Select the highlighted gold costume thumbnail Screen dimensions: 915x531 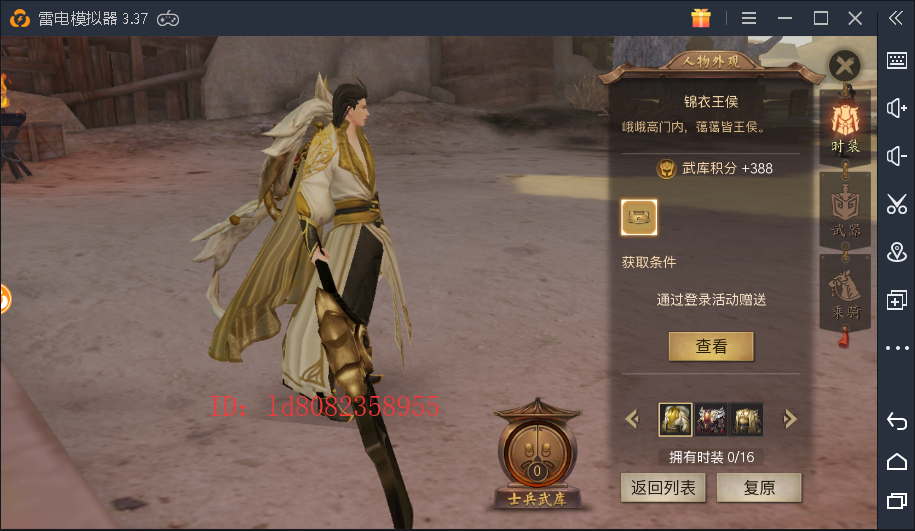click(x=675, y=419)
